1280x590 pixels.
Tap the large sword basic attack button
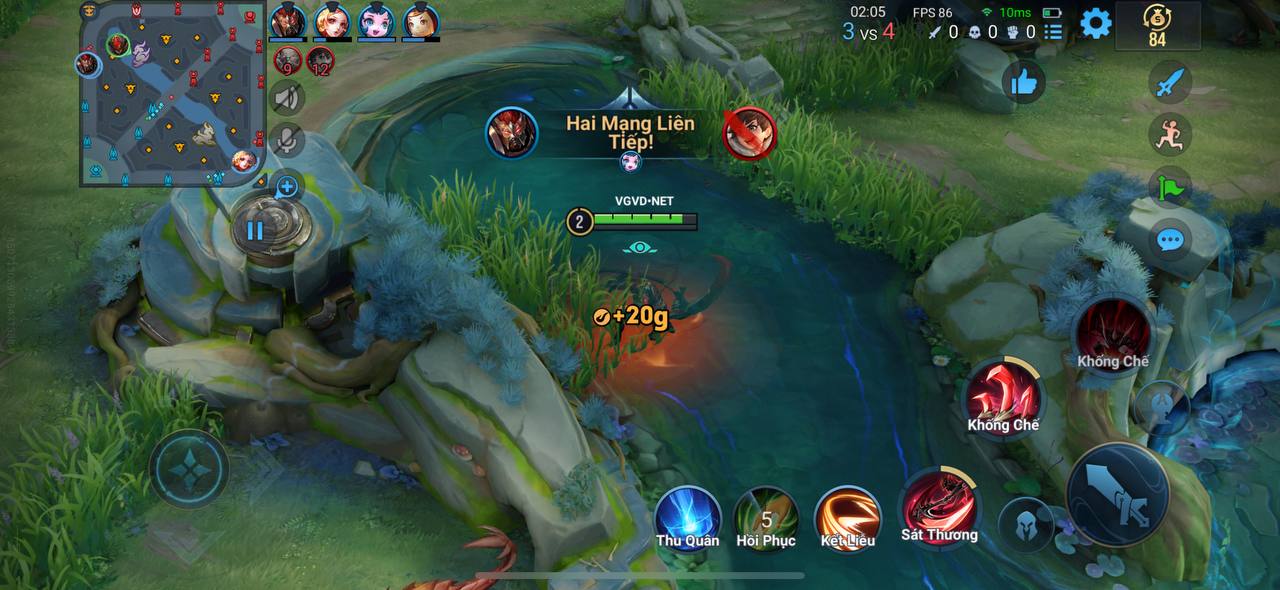click(x=1118, y=494)
